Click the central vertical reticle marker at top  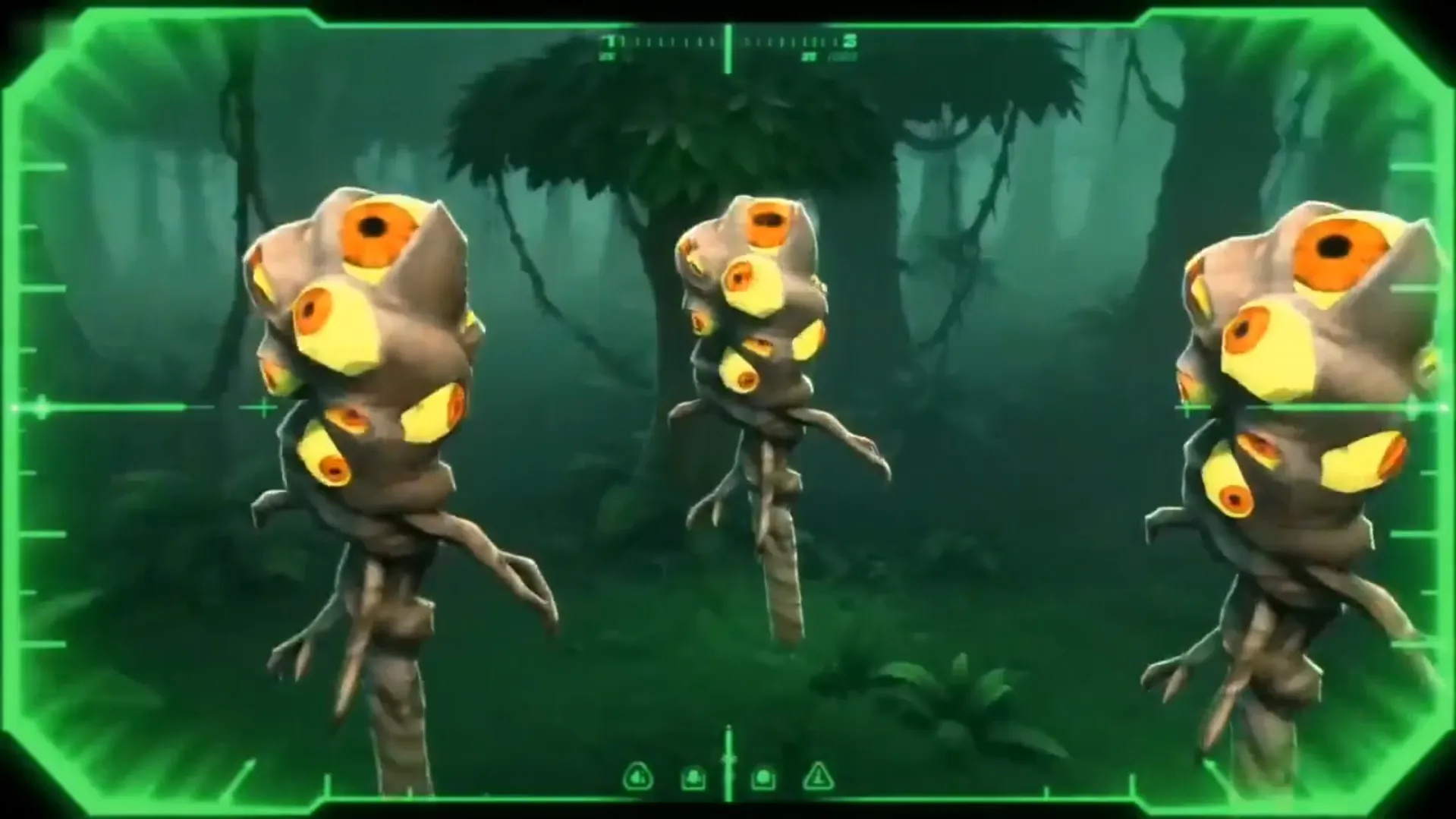click(x=728, y=49)
